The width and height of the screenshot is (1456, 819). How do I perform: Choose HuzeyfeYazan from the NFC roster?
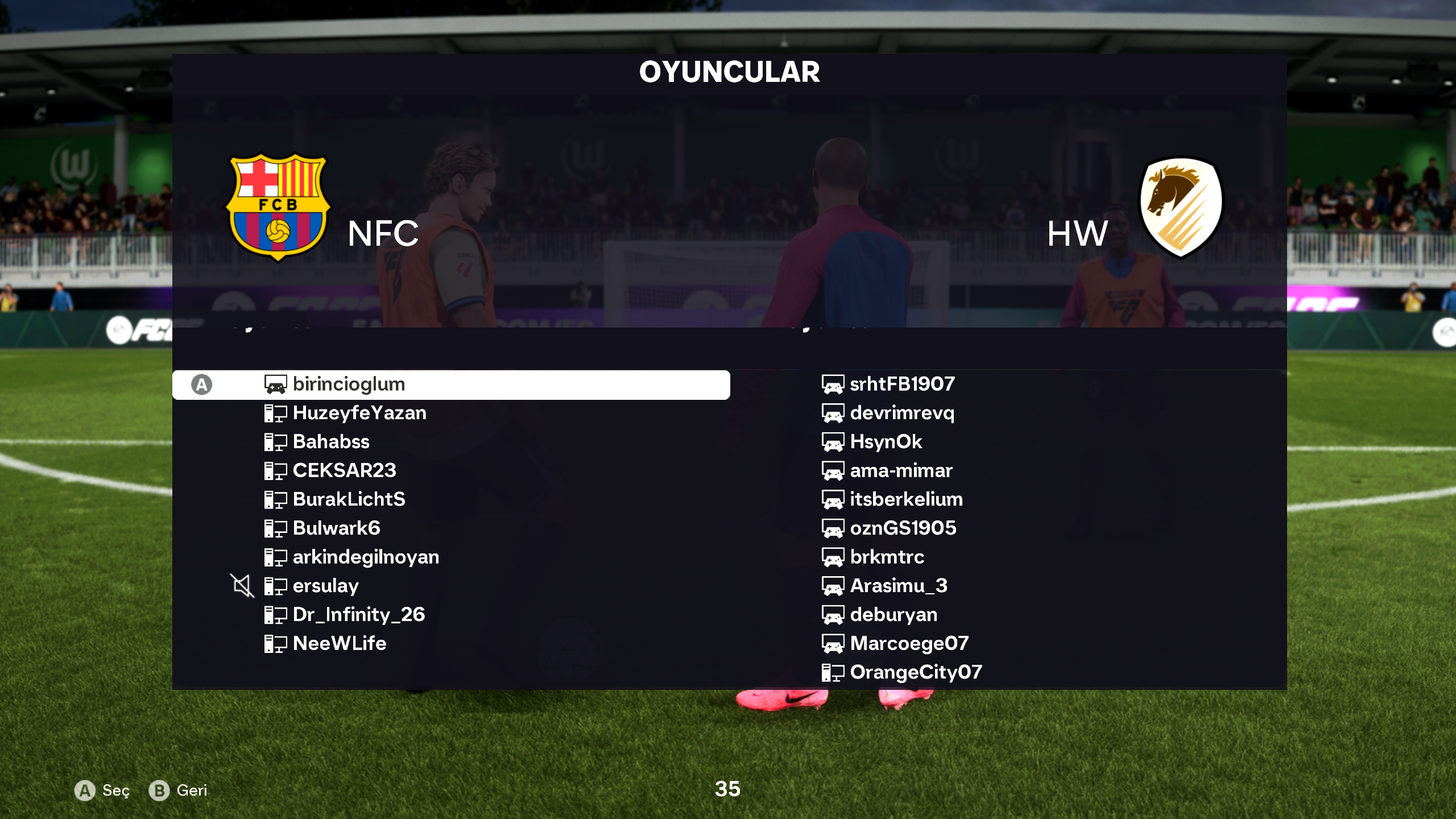[x=359, y=413]
